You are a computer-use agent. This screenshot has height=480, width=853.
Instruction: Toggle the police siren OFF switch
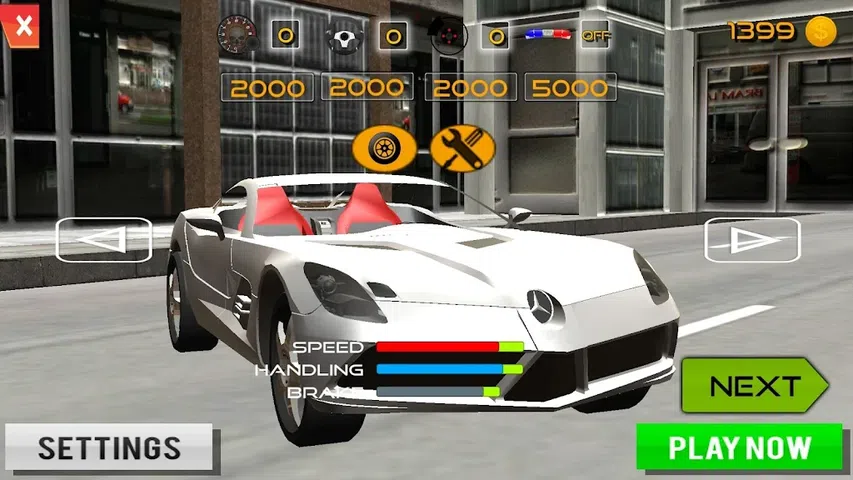pos(596,36)
